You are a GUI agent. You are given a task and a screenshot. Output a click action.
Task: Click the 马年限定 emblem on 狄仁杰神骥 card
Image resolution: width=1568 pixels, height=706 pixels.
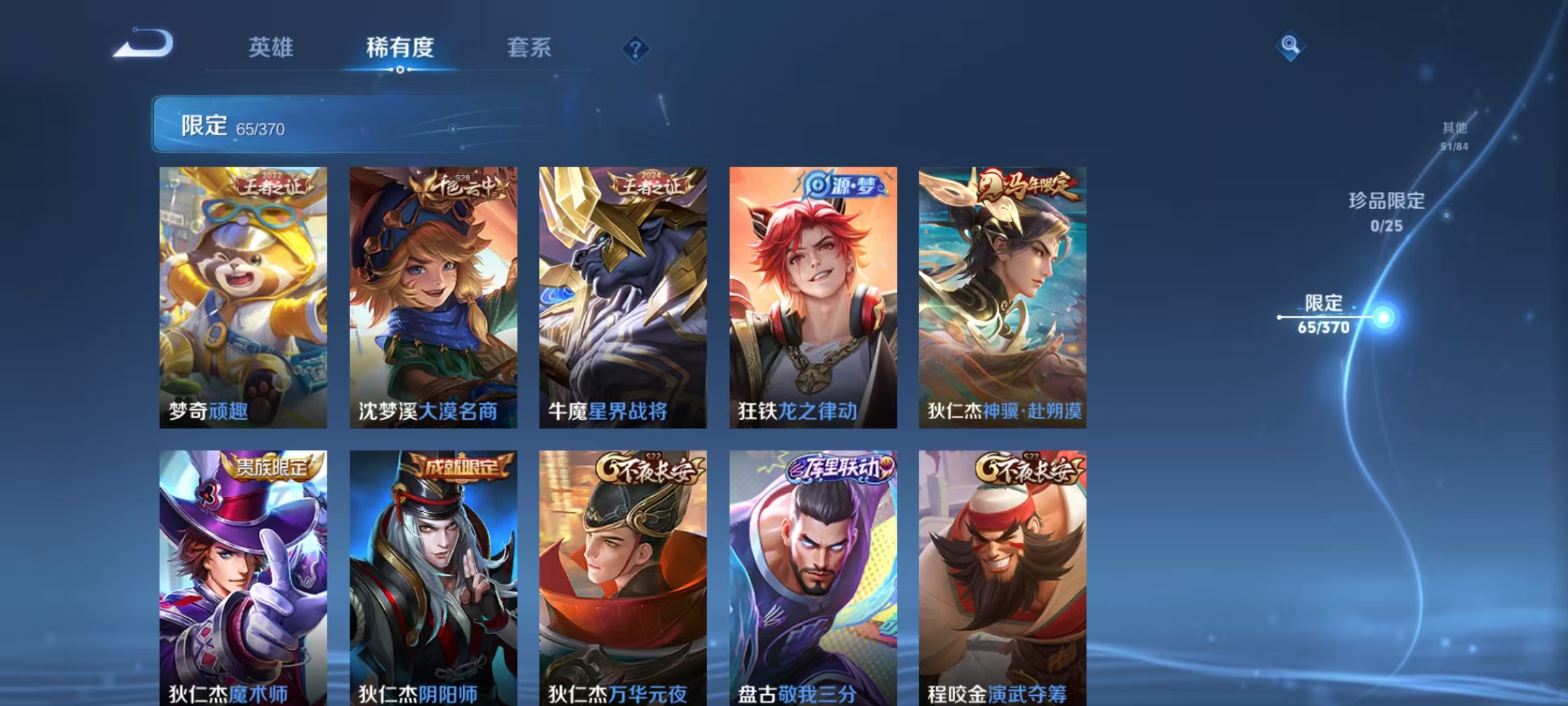coord(1030,187)
